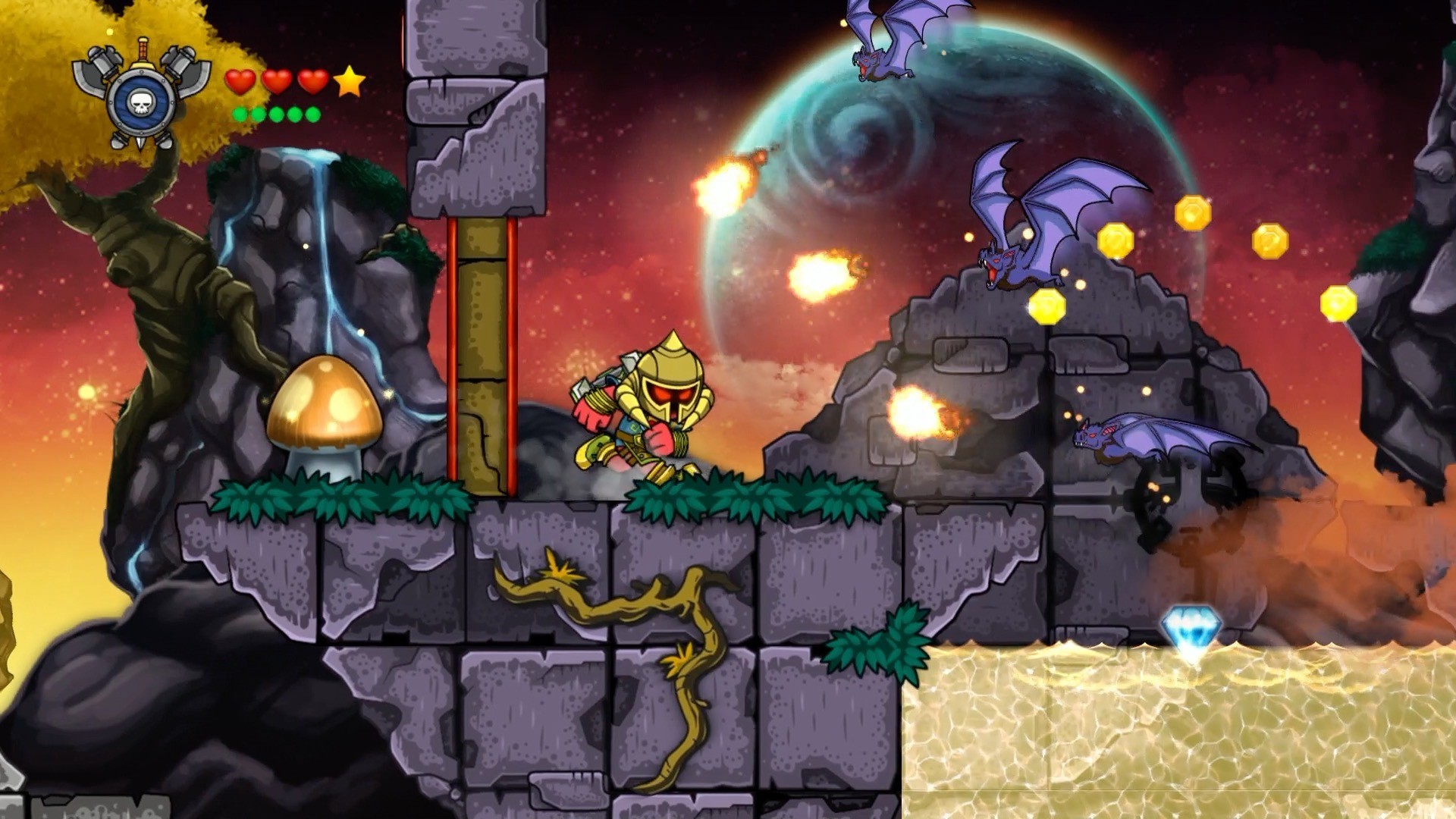Screen dimensions: 1456x819
Task: Click the first green orb in the energy row
Action: click(239, 115)
